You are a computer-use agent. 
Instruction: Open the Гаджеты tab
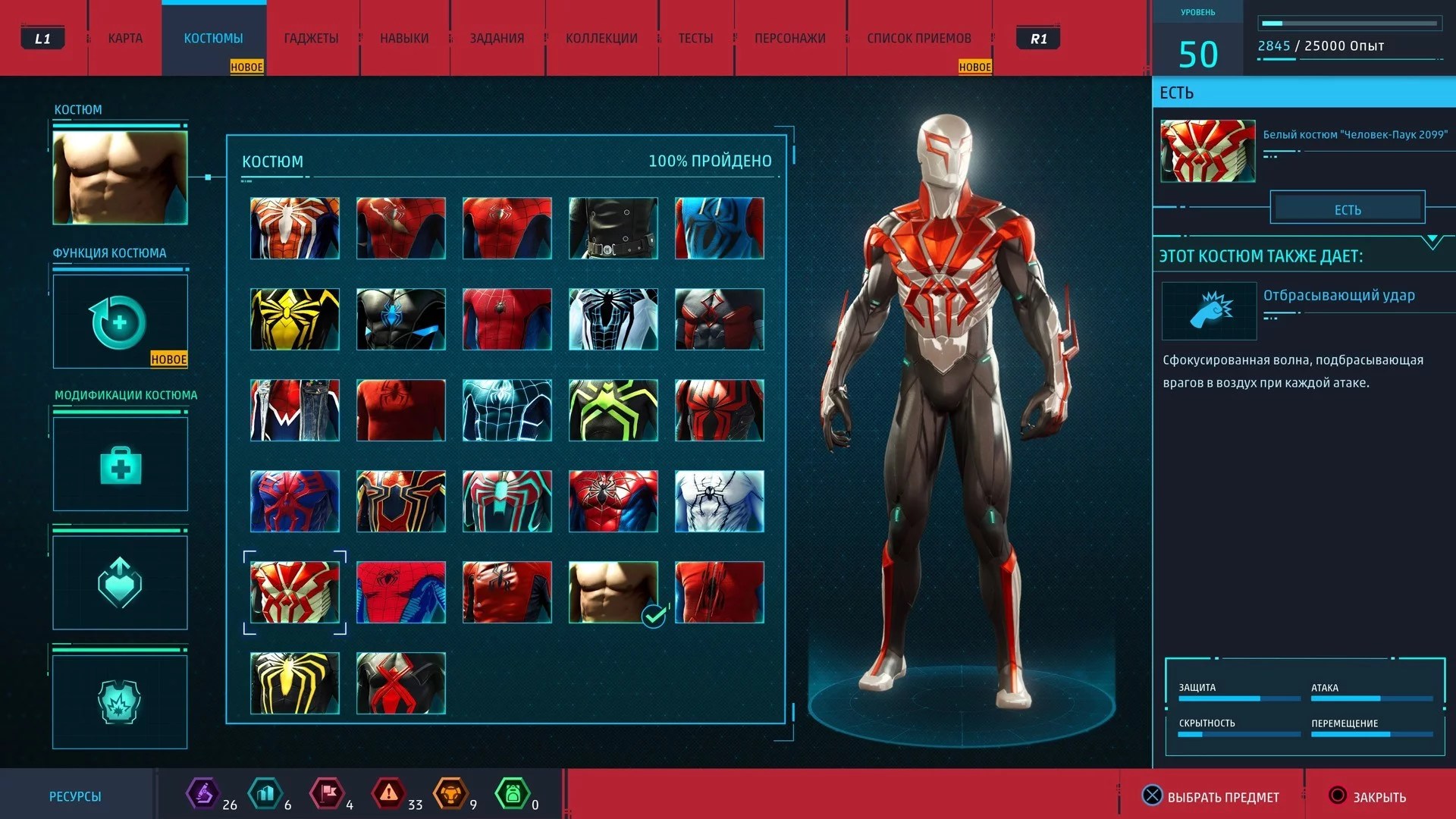coord(311,39)
